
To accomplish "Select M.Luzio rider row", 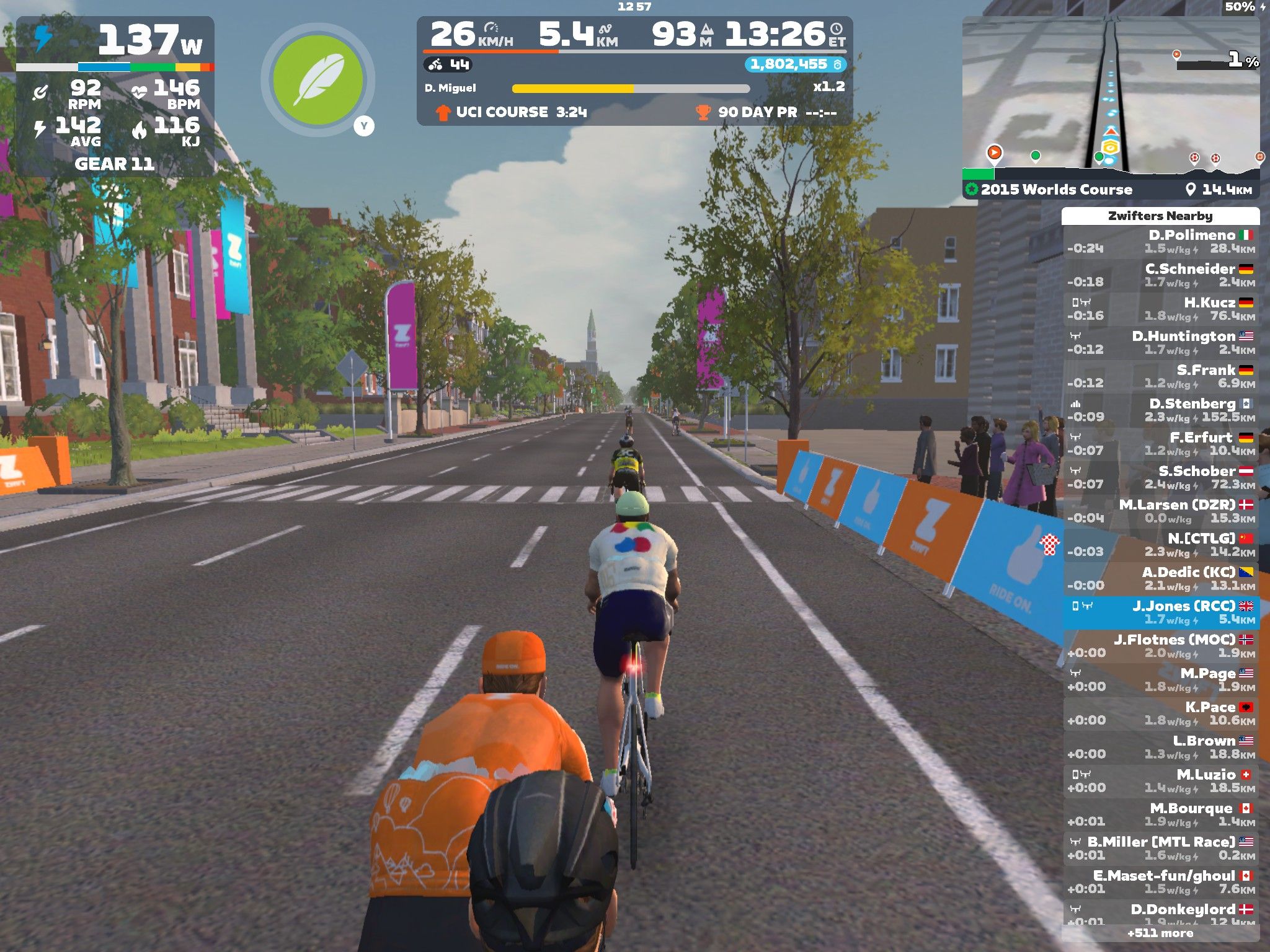I will pos(1160,781).
